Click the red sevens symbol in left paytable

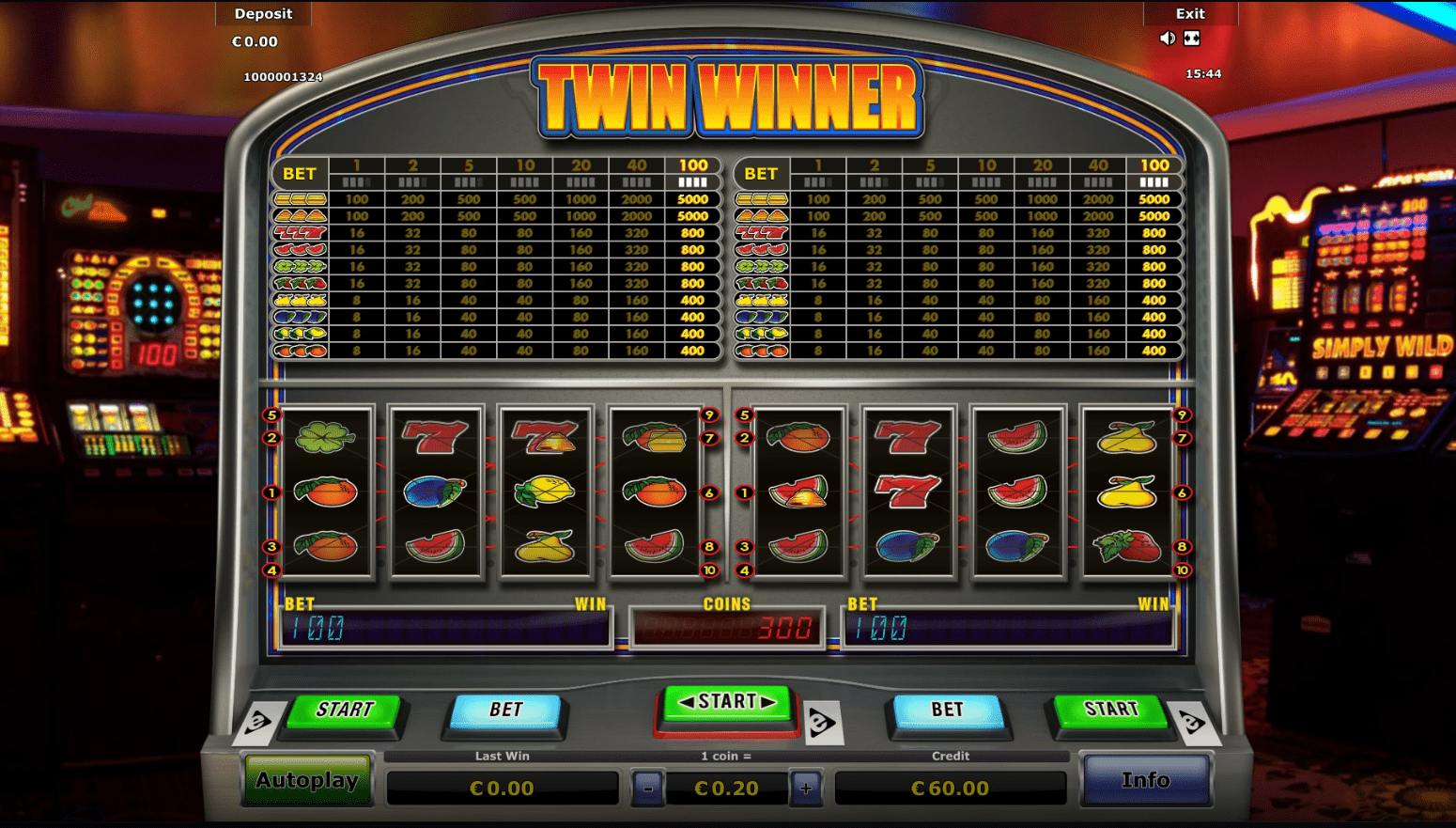[300, 232]
